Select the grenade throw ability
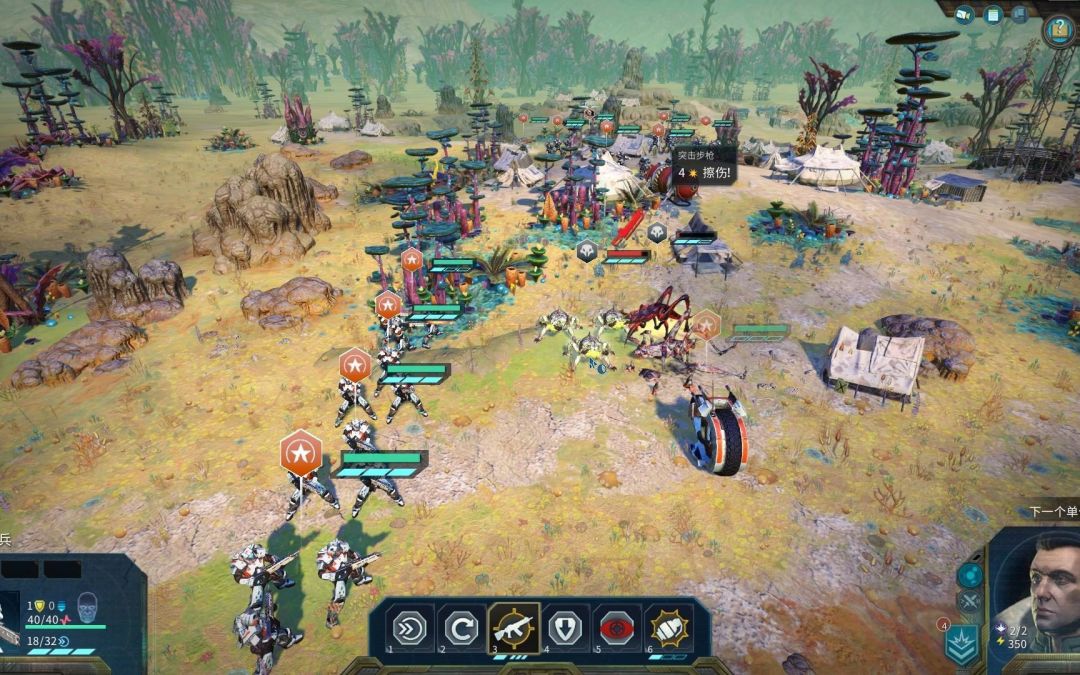1080x675 pixels. [x=669, y=628]
